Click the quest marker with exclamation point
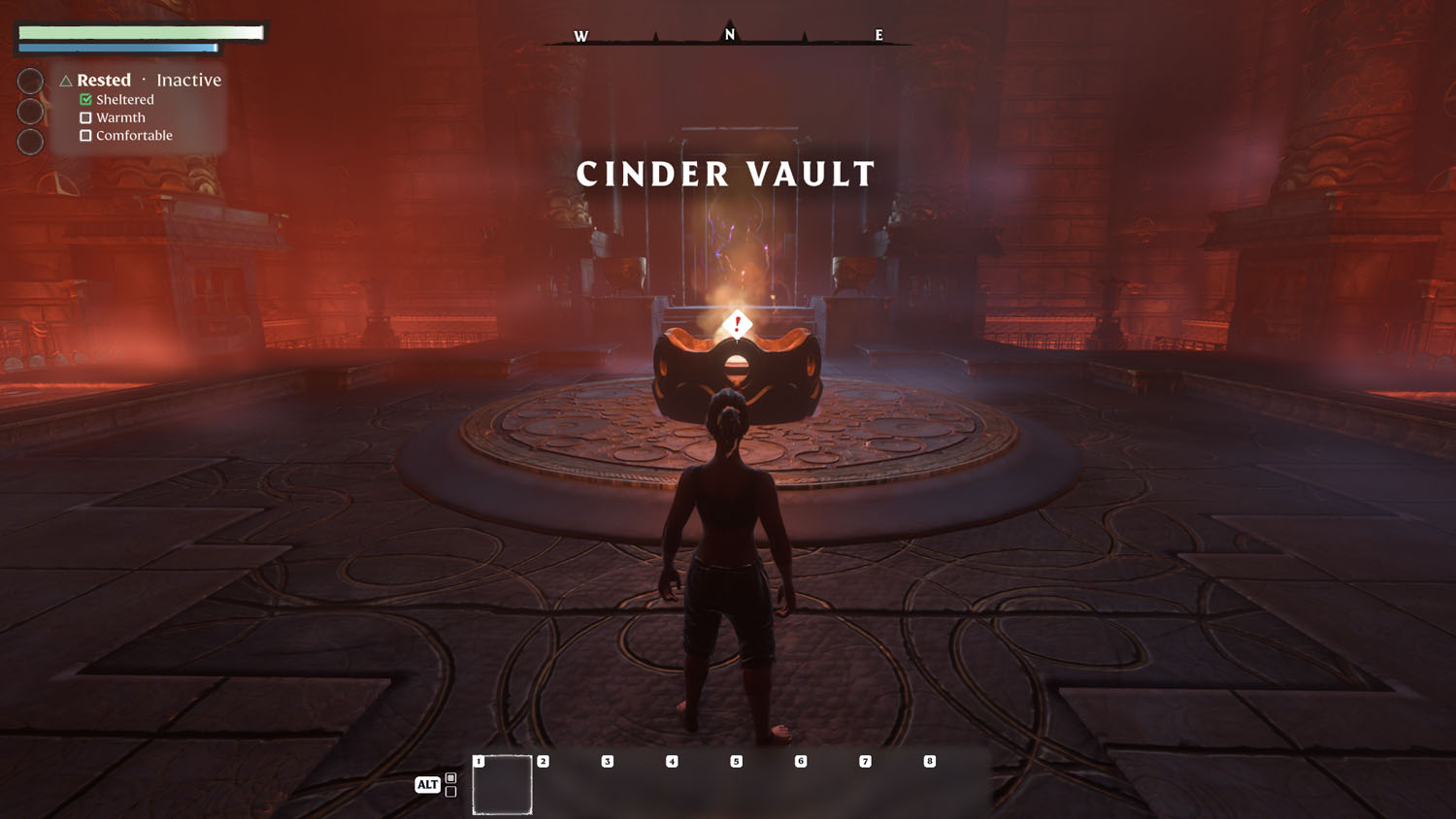 click(x=737, y=324)
